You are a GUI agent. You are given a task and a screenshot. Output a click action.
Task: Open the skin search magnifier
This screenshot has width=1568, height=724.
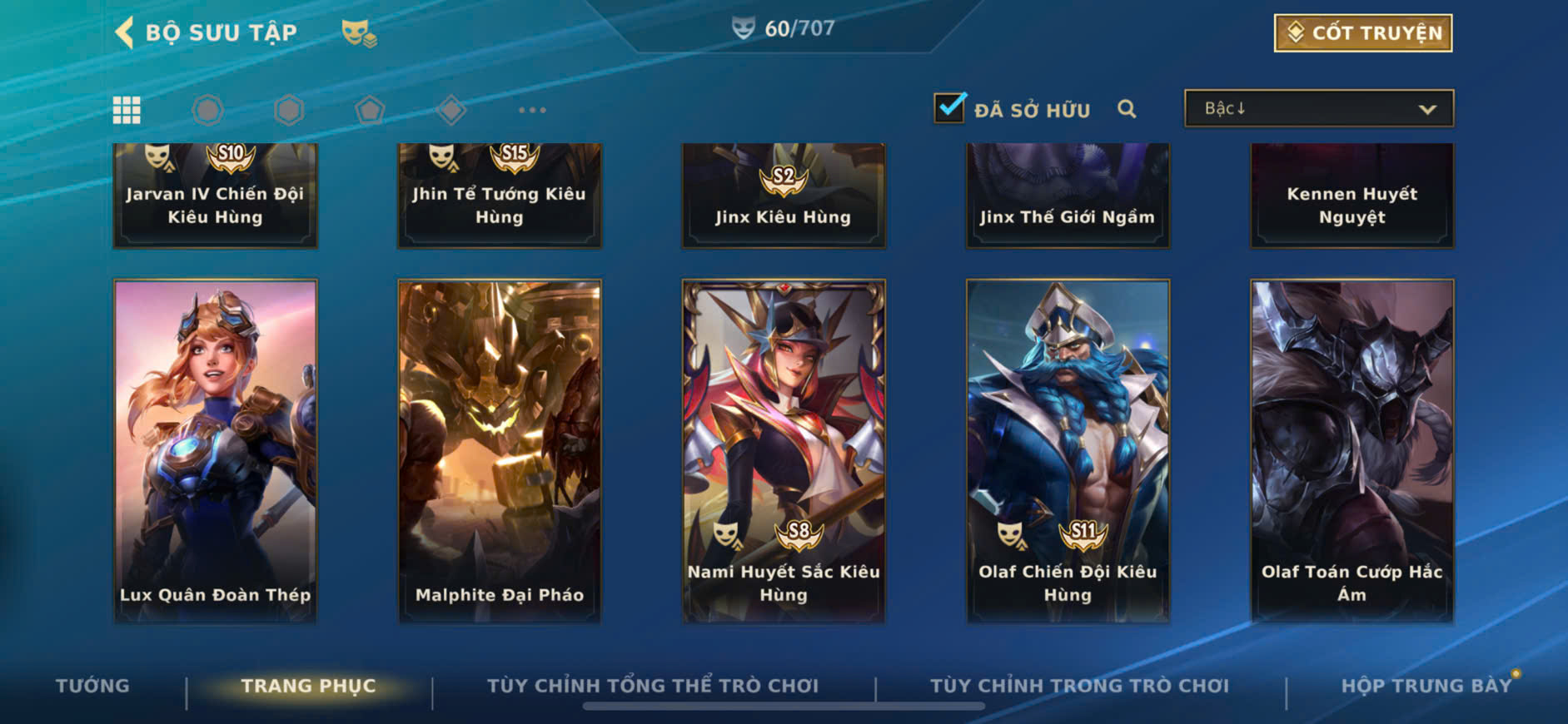(x=1127, y=109)
